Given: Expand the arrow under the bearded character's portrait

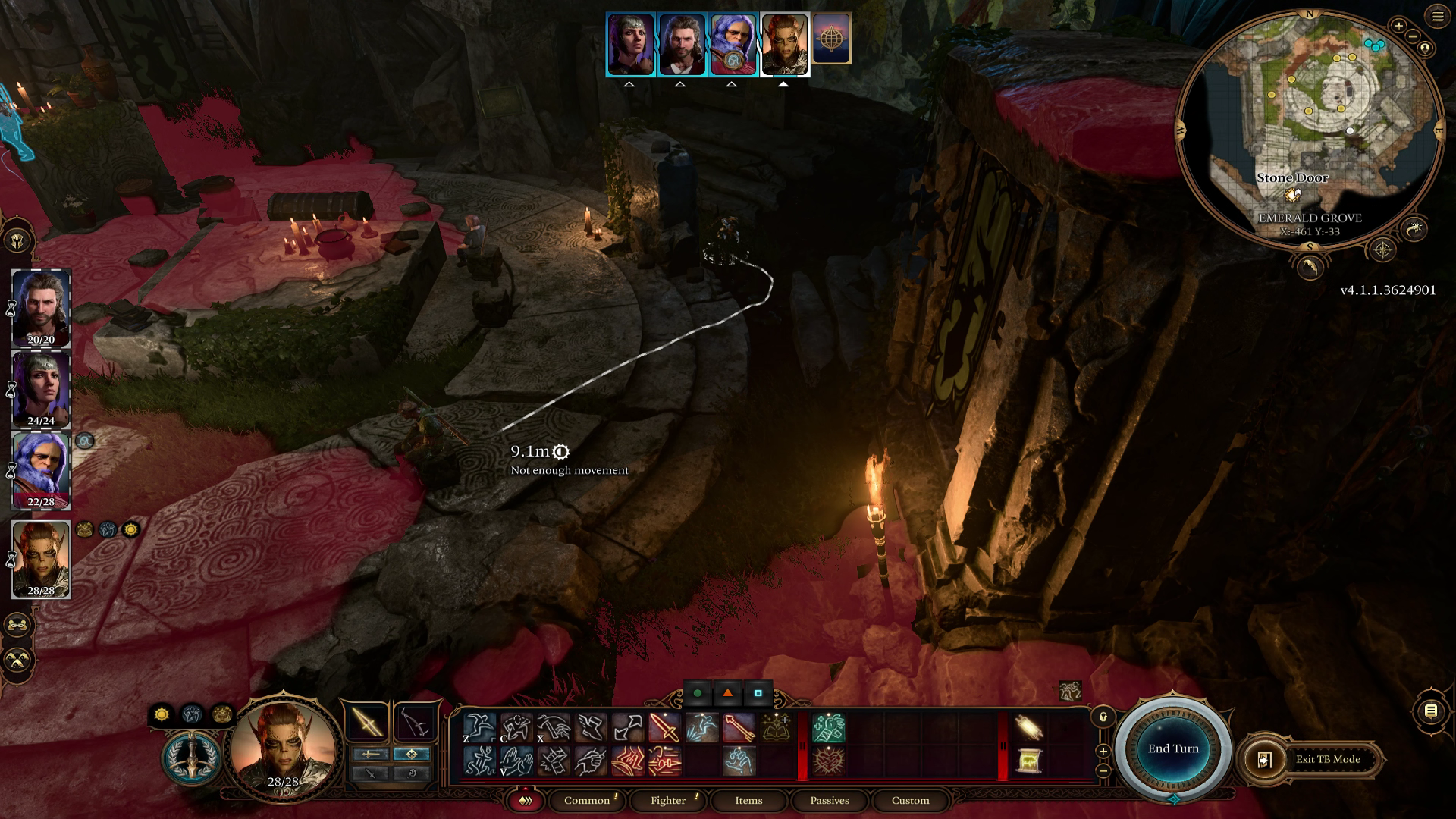Looking at the screenshot, I should (680, 85).
